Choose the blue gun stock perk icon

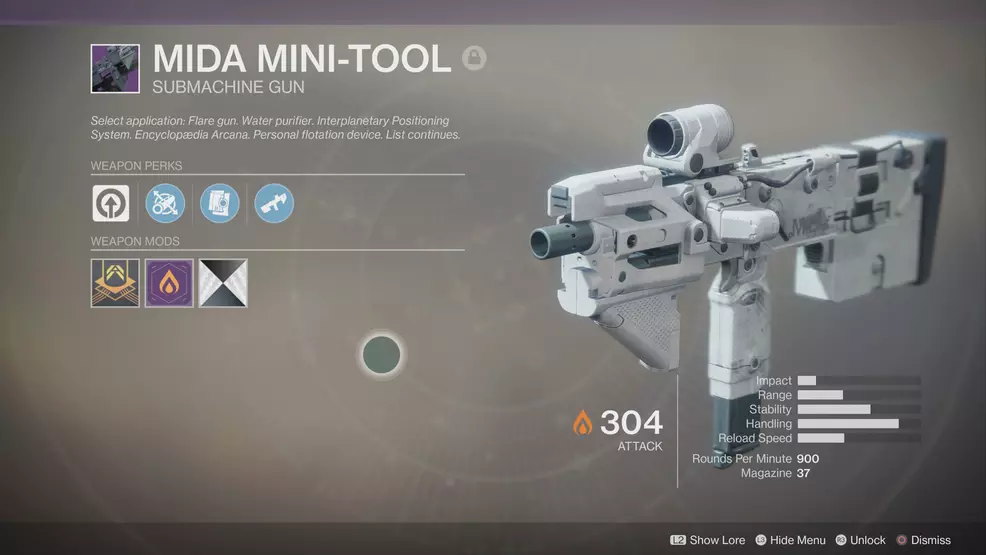click(273, 203)
